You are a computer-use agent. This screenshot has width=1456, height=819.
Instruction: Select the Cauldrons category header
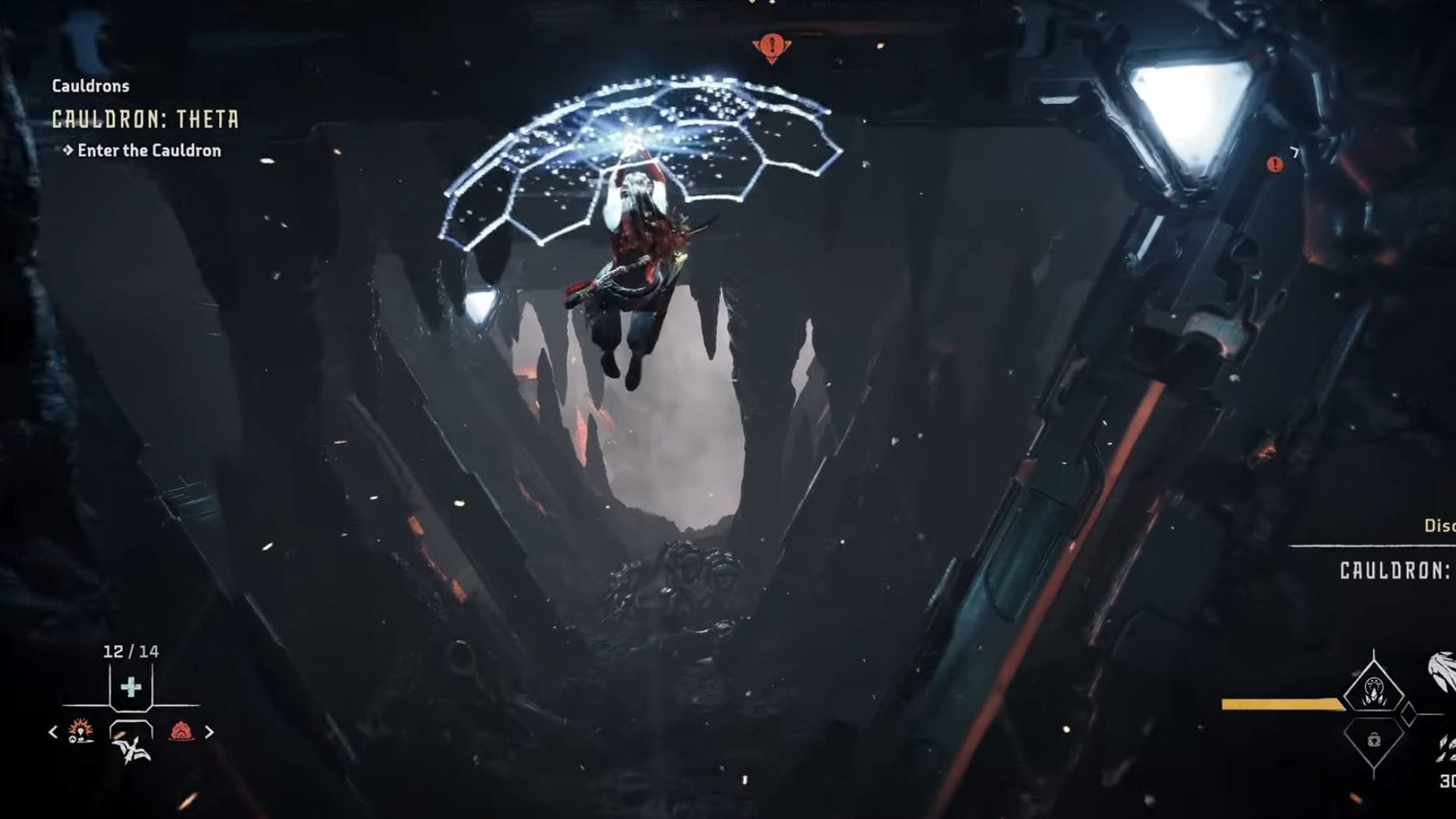90,86
